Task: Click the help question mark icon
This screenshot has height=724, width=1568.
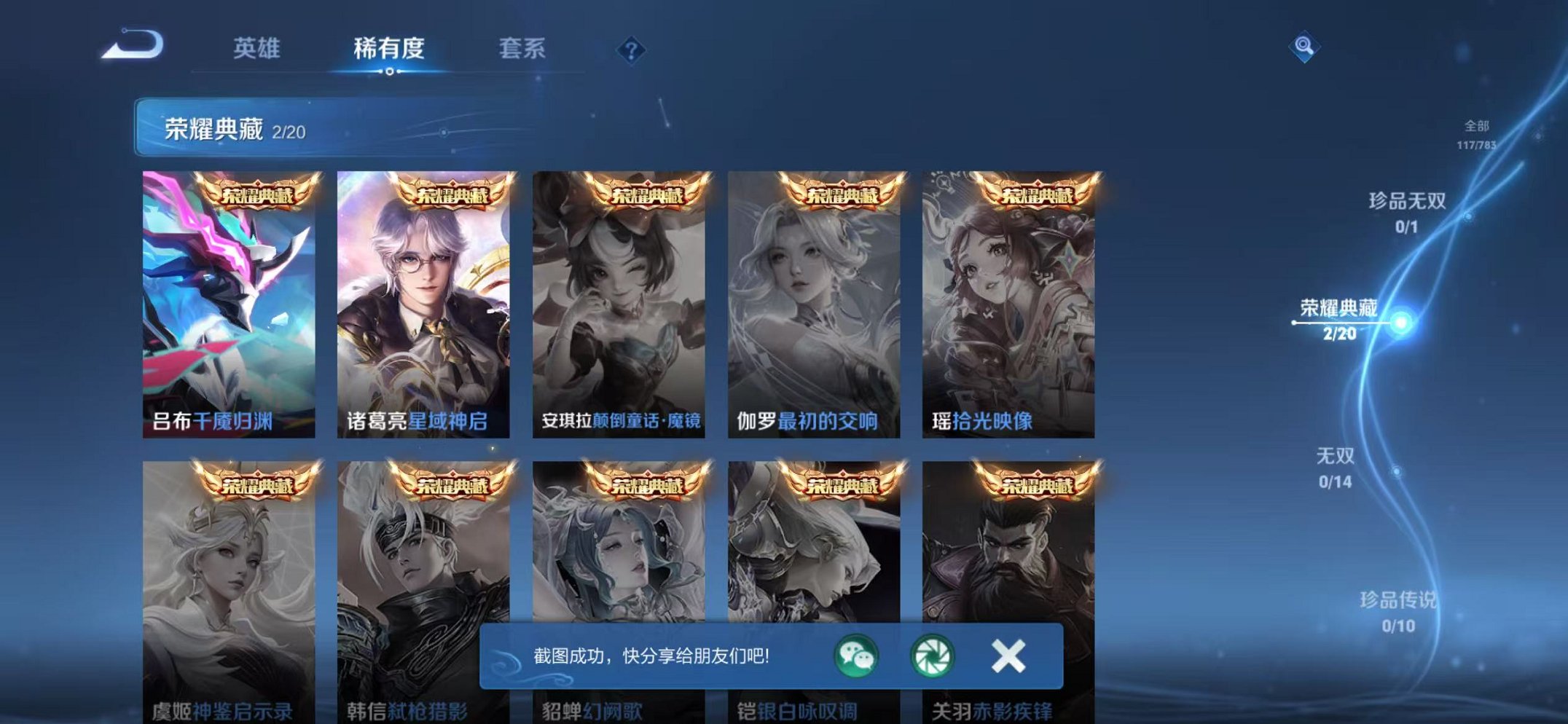Action: pyautogui.click(x=632, y=50)
